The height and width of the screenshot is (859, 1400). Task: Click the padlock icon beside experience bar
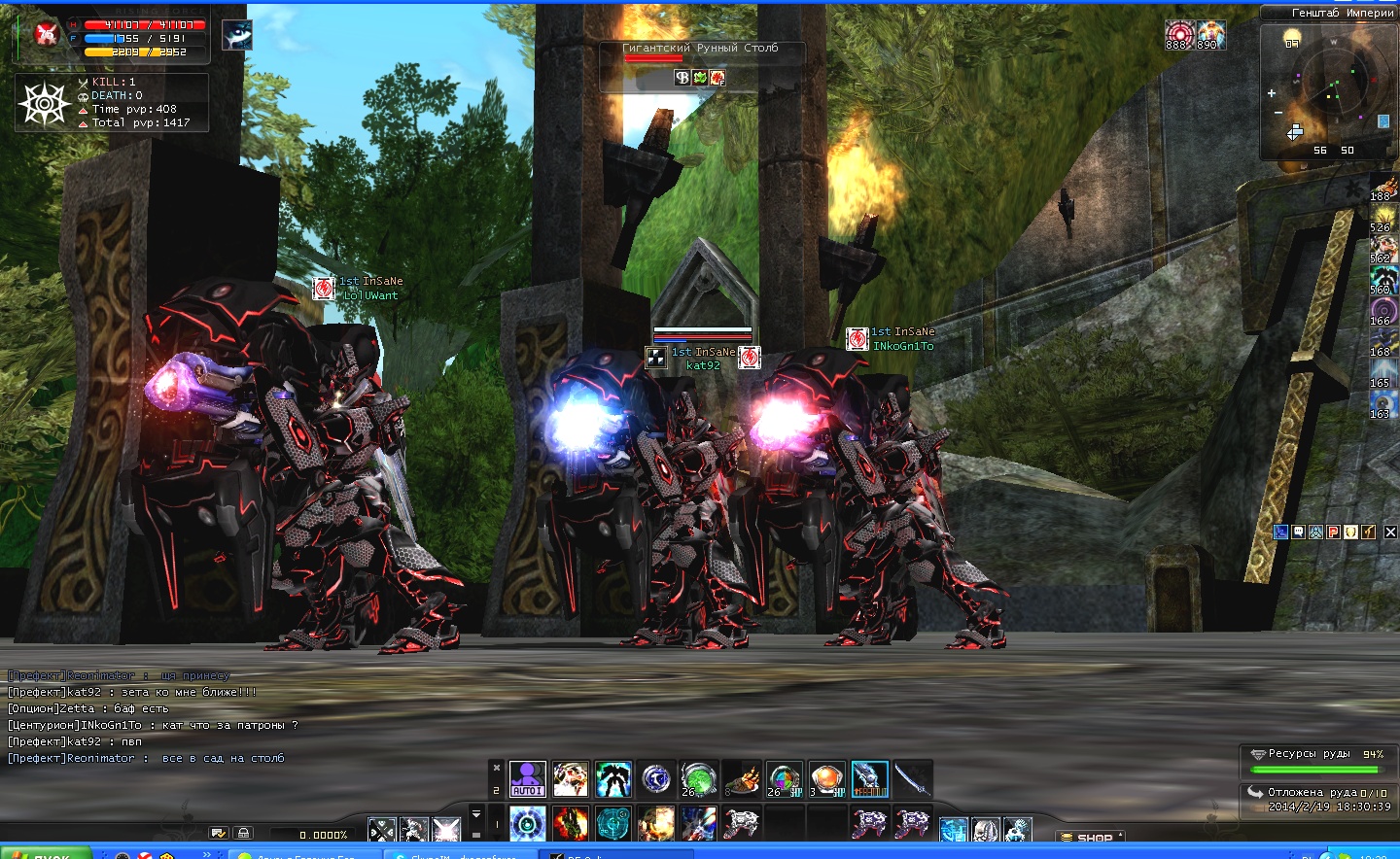coord(243,833)
